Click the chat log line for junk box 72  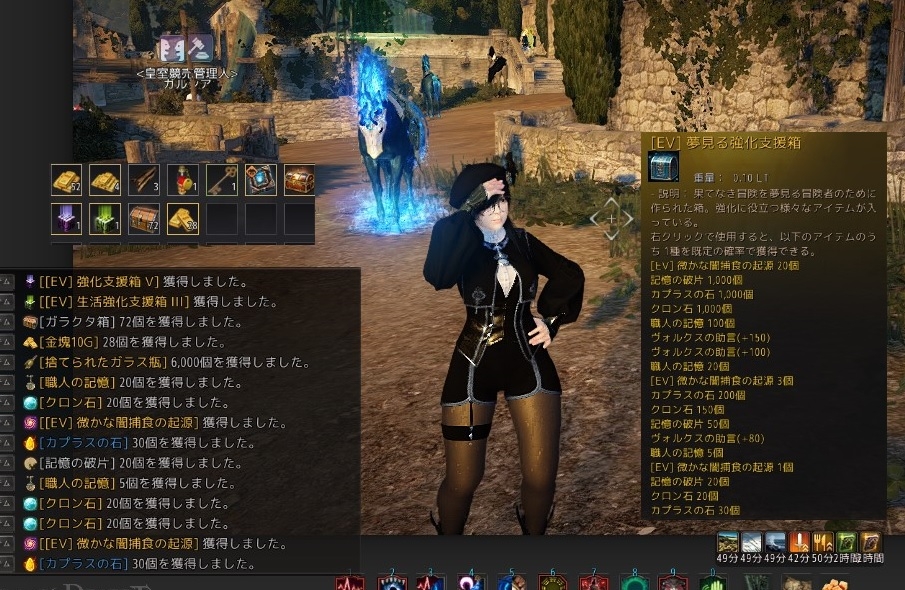[140, 322]
